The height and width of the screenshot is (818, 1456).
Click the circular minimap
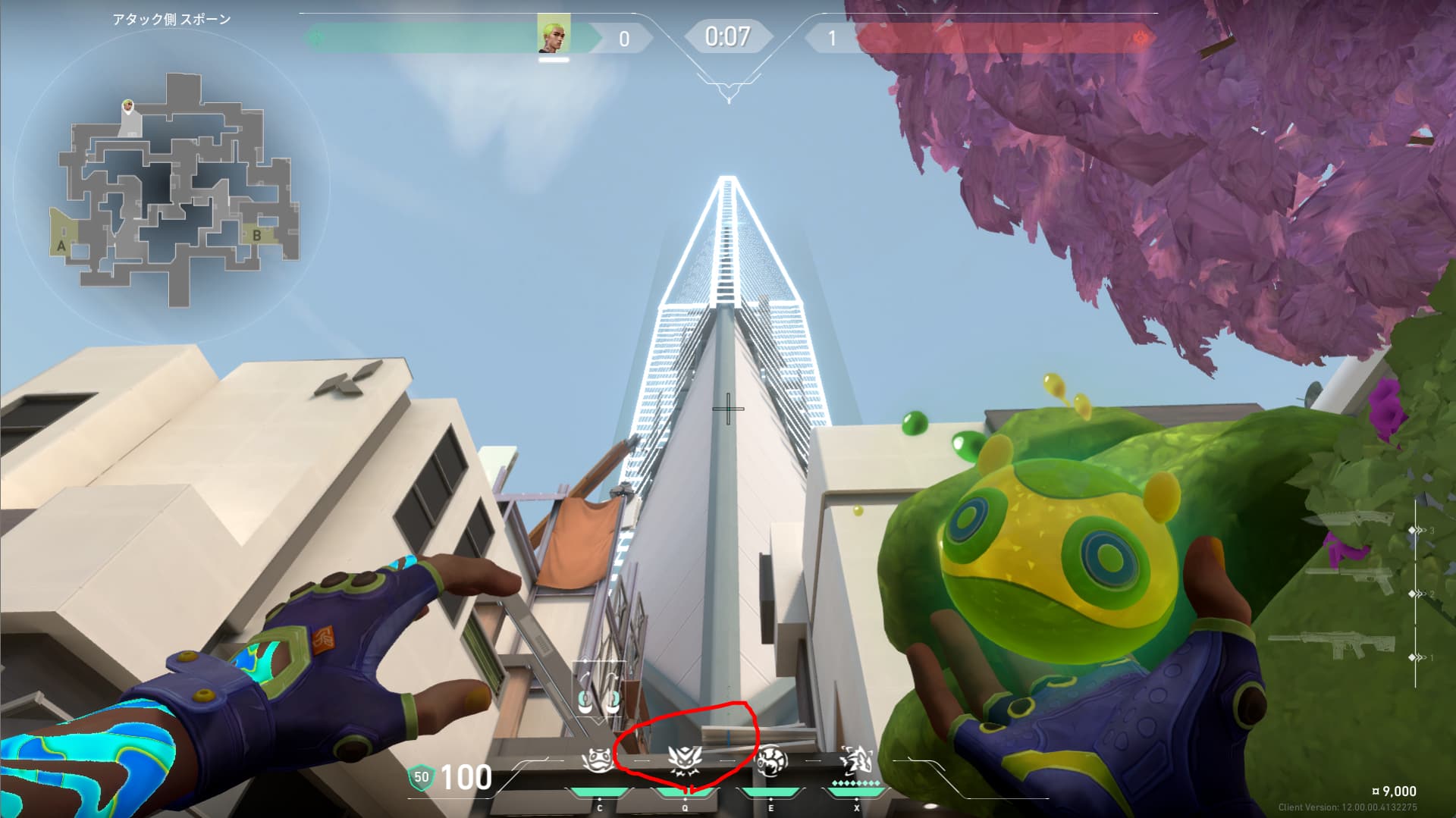pyautogui.click(x=171, y=190)
